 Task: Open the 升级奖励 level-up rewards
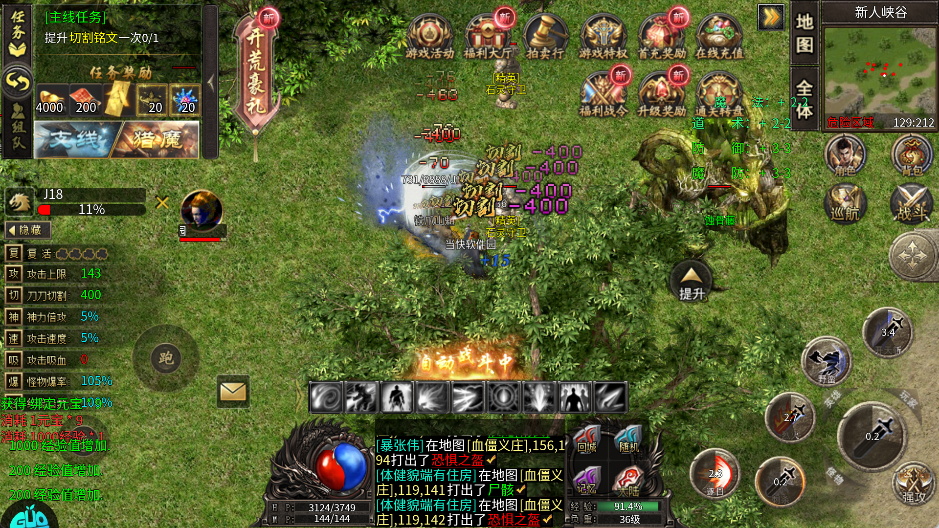(x=661, y=95)
